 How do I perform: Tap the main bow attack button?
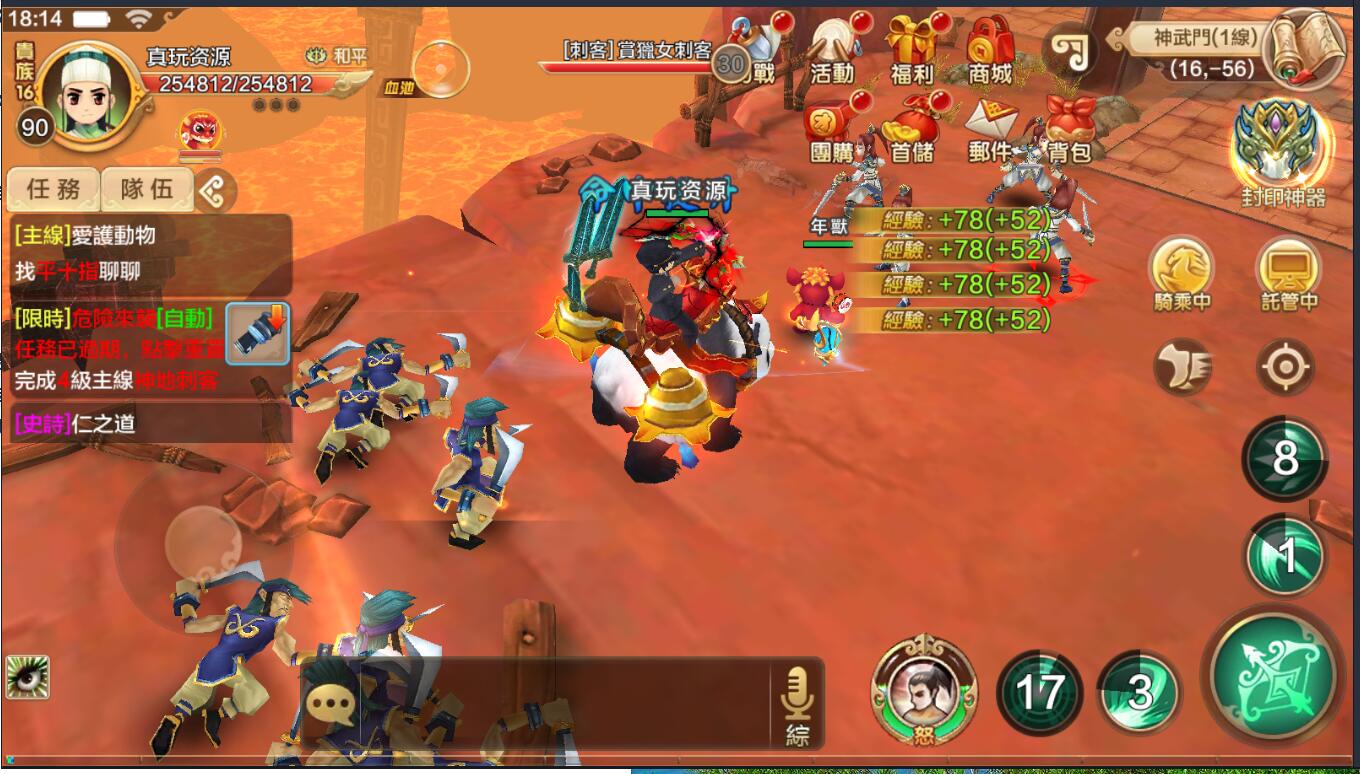pos(1273,673)
